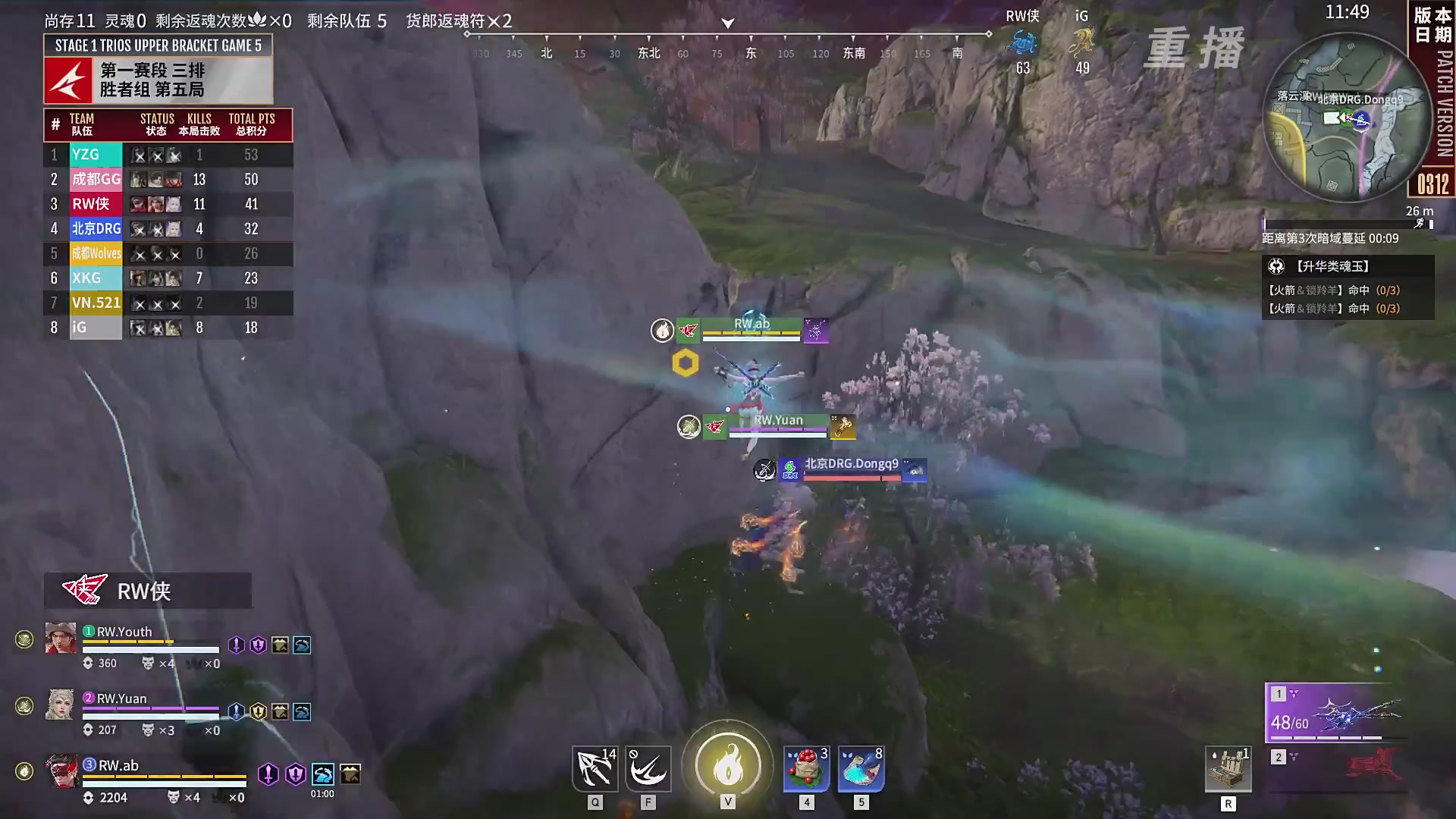
Task: Click the minimap showing 落云溪
Action: coord(1350,121)
